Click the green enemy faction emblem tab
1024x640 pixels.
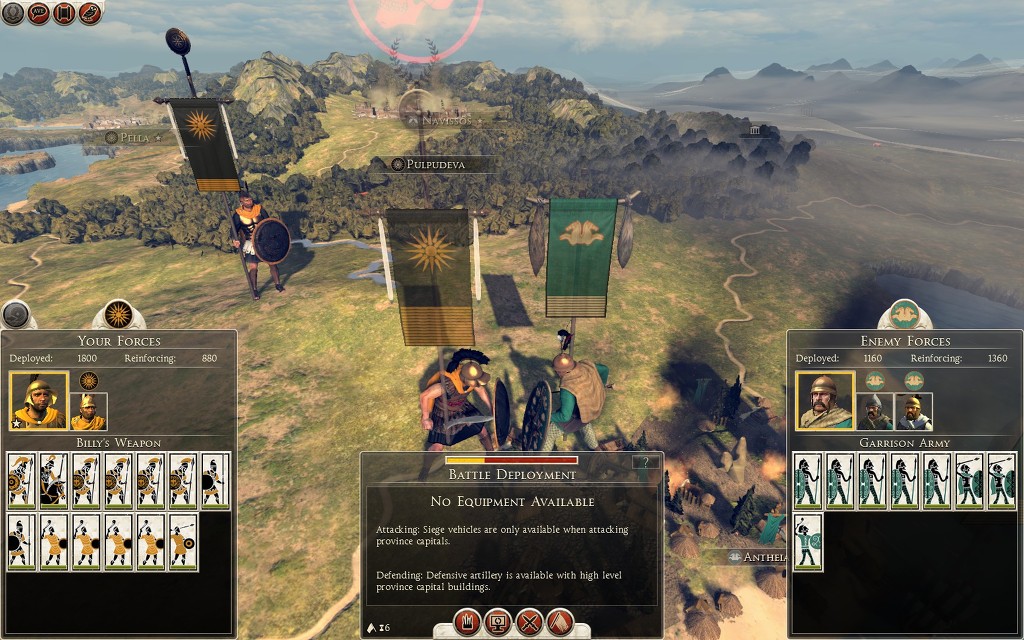click(x=905, y=314)
